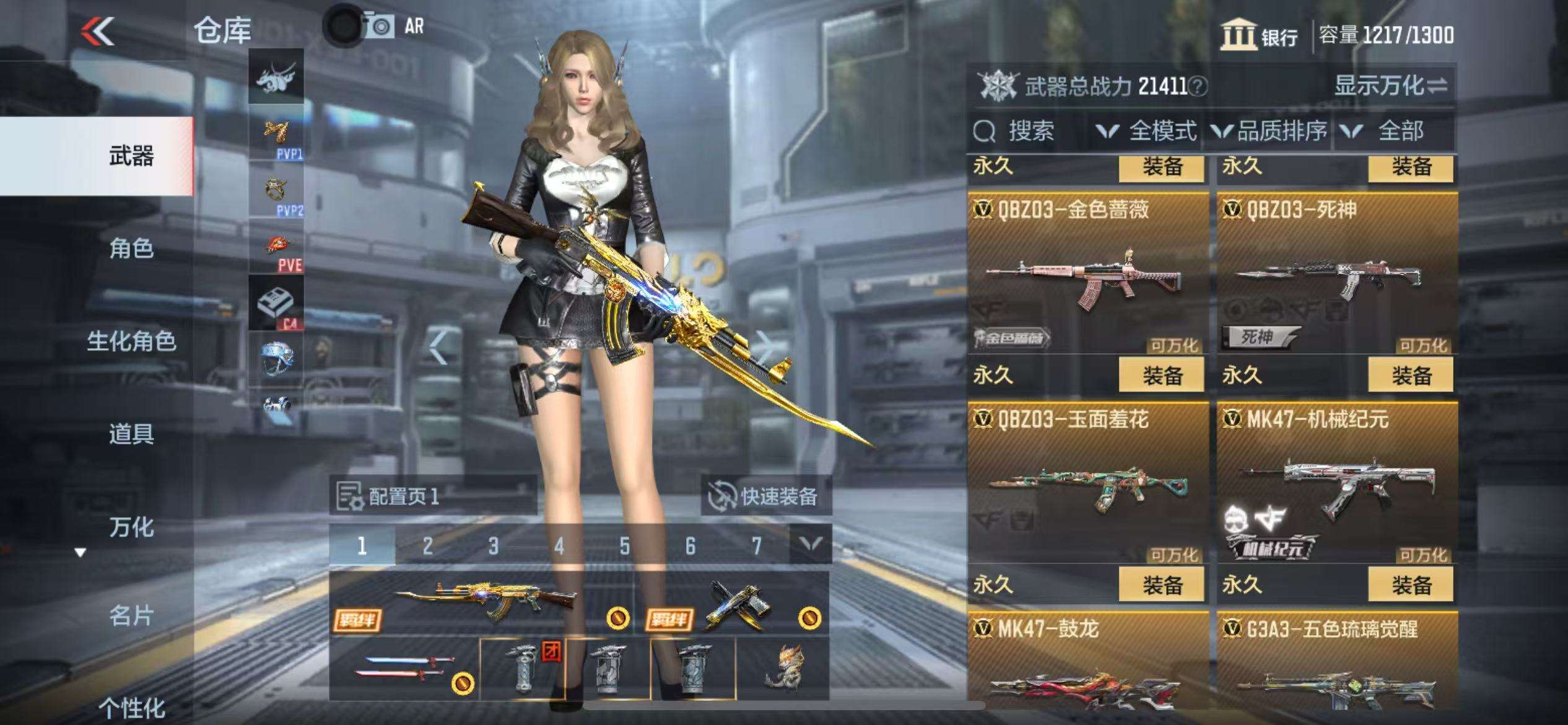
Task: Select the 道具 items category
Action: 131,434
